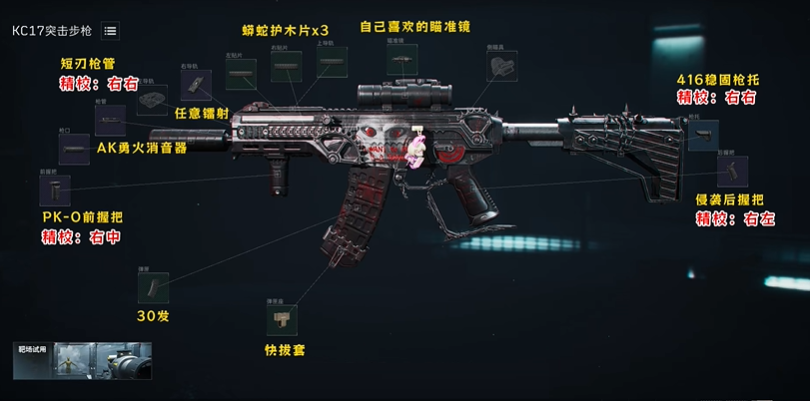
Task: Choose the 上导轨 top rail slot
Action: [x=332, y=63]
